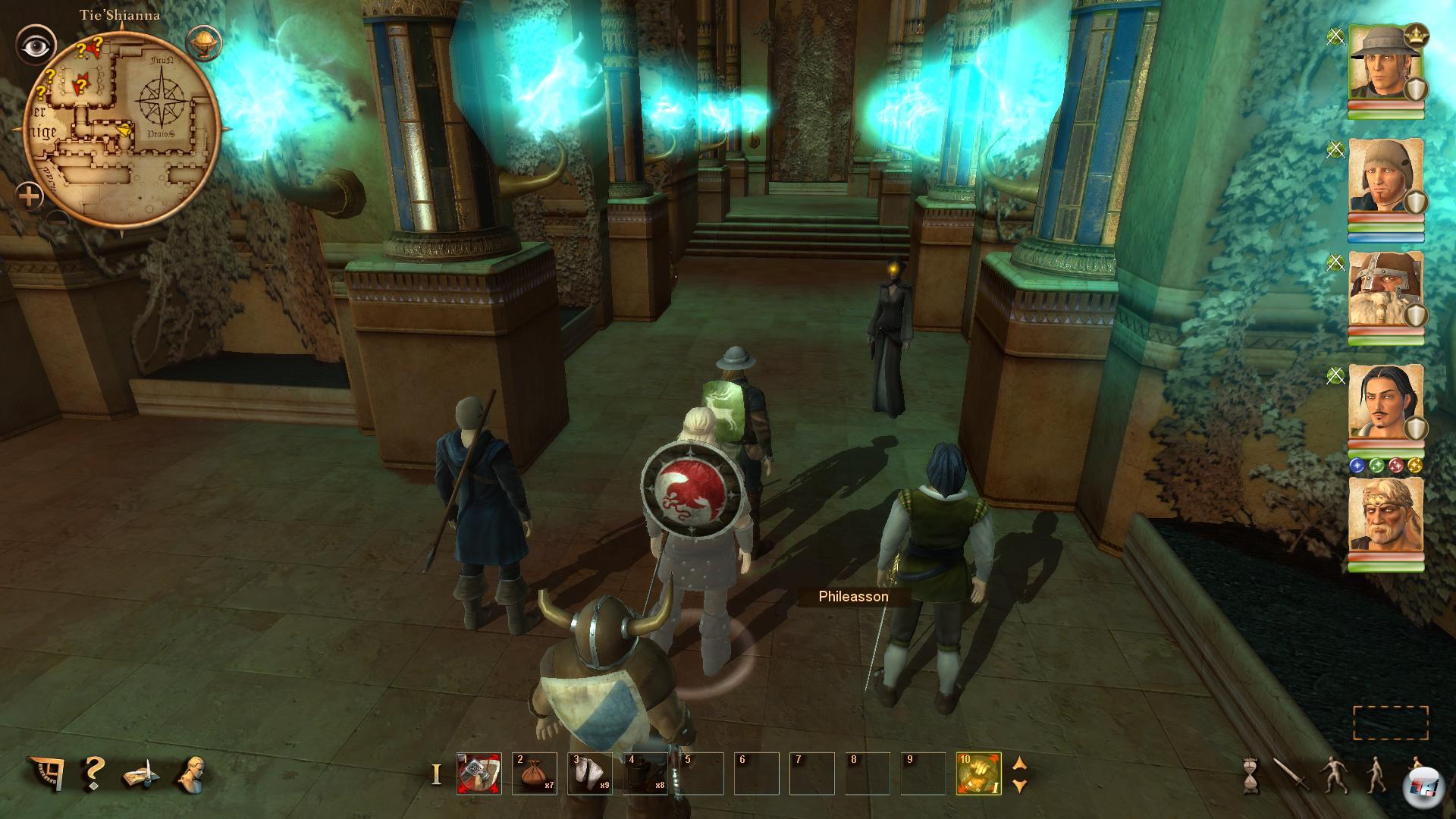Open the character sheet bust icon
This screenshot has height=819, width=1456.
pyautogui.click(x=190, y=773)
